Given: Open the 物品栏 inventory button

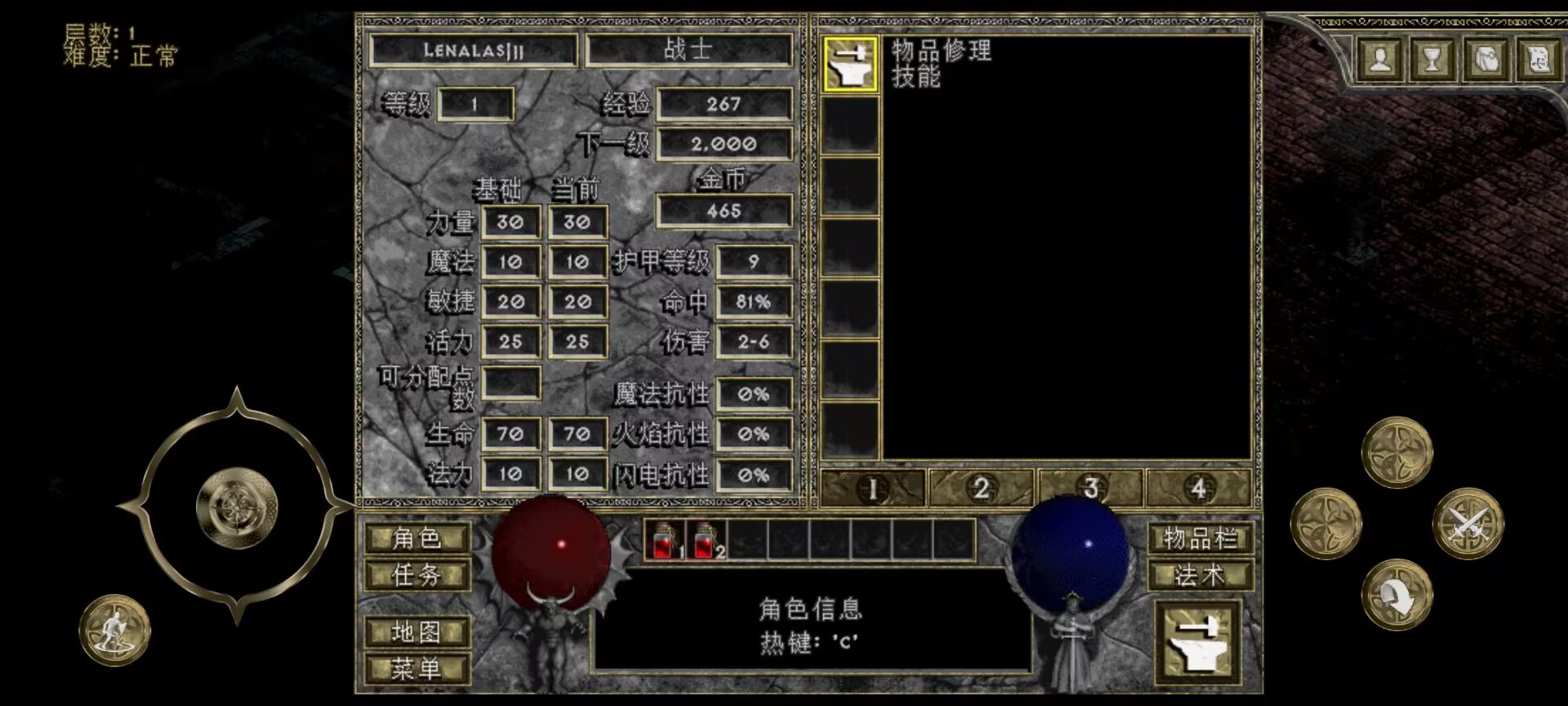Looking at the screenshot, I should coord(1201,539).
